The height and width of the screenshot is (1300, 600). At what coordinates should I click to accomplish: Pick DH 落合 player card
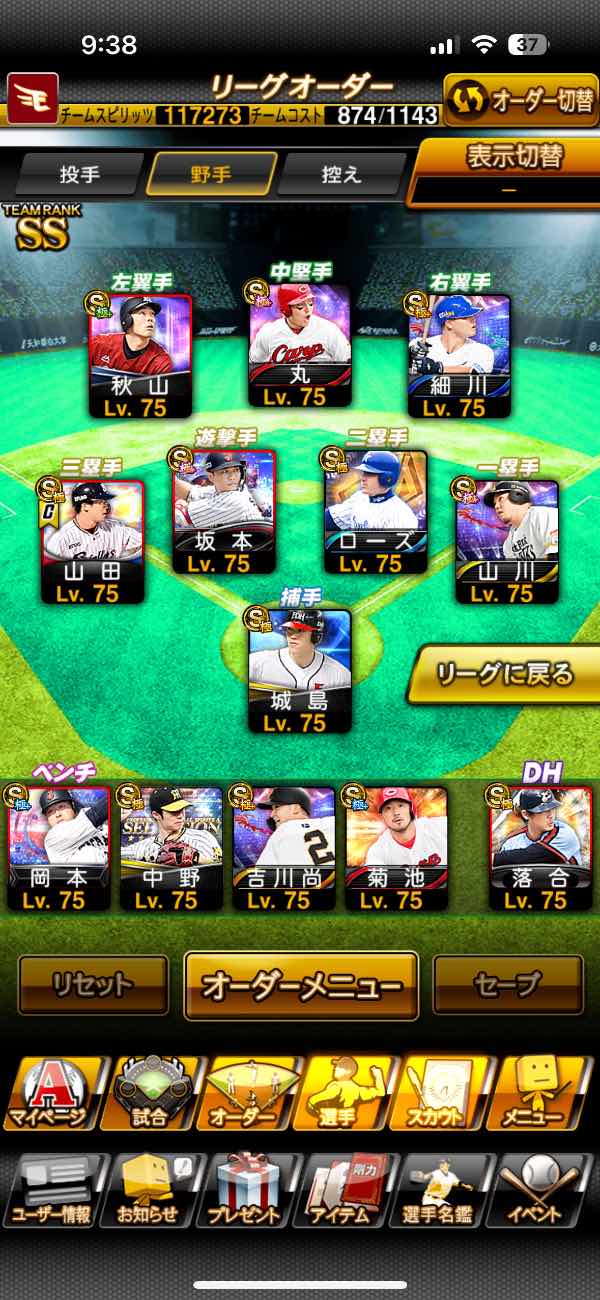(x=540, y=848)
